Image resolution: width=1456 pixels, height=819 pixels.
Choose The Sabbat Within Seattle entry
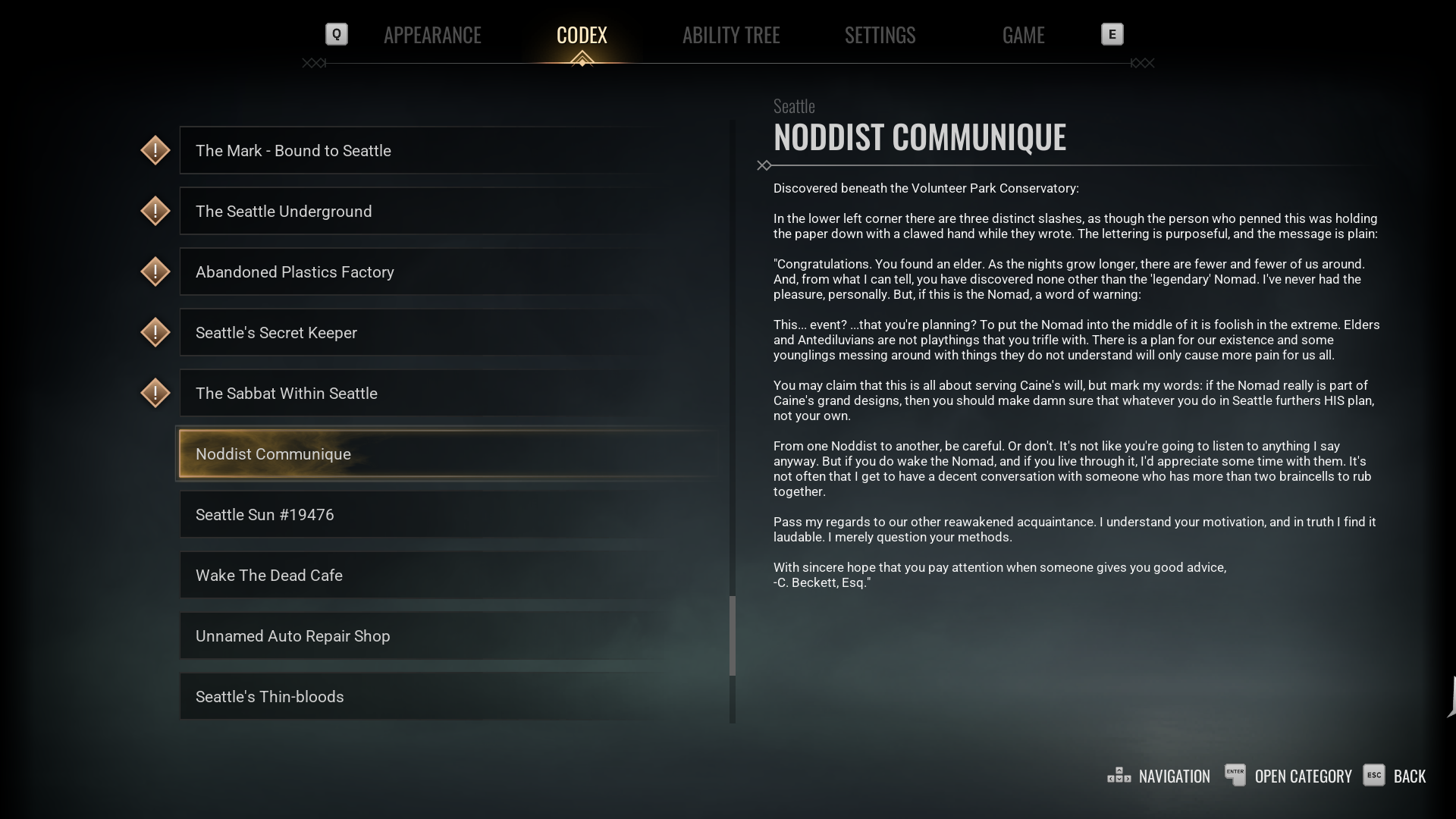[x=447, y=394]
